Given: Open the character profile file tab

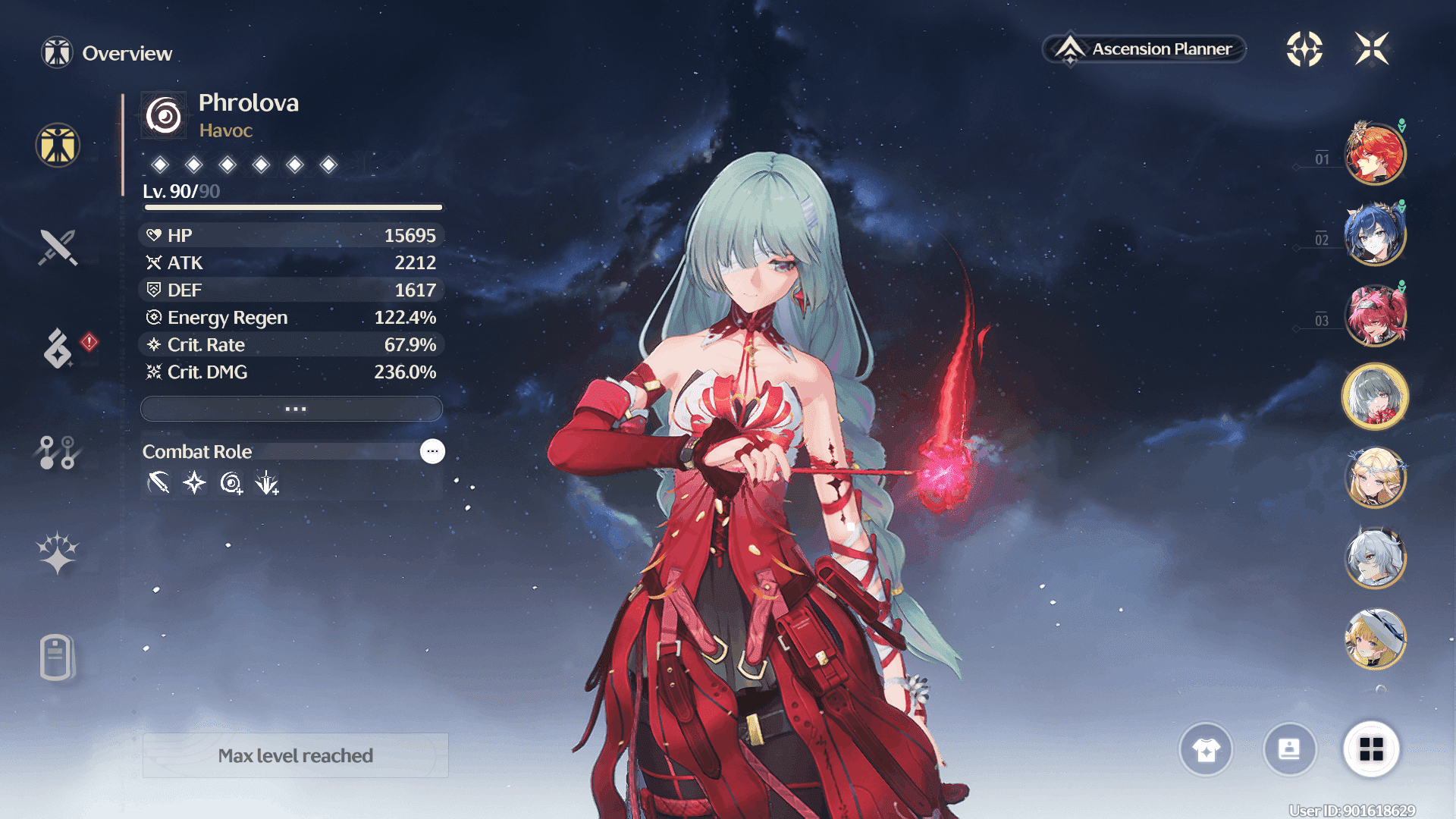Looking at the screenshot, I should 56,657.
